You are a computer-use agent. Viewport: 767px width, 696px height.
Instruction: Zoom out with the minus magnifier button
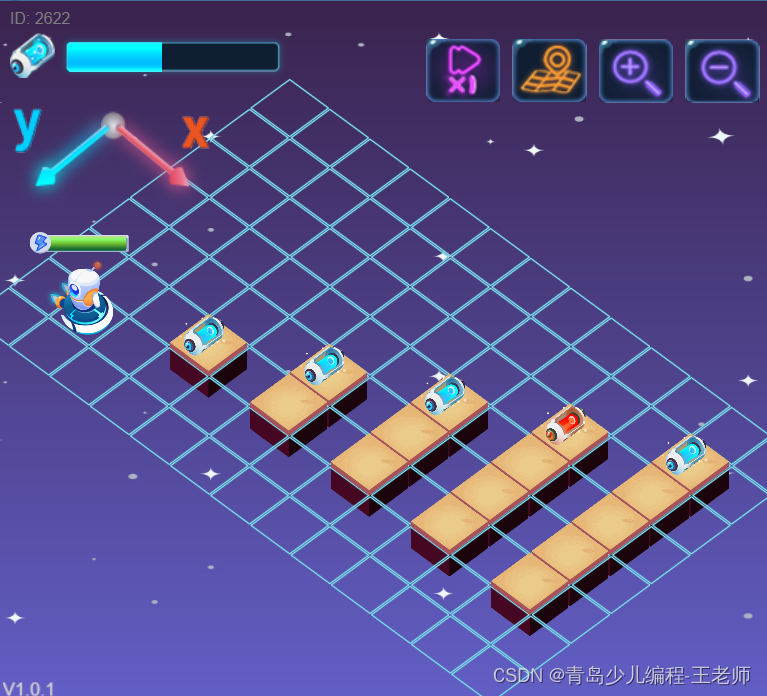point(722,70)
